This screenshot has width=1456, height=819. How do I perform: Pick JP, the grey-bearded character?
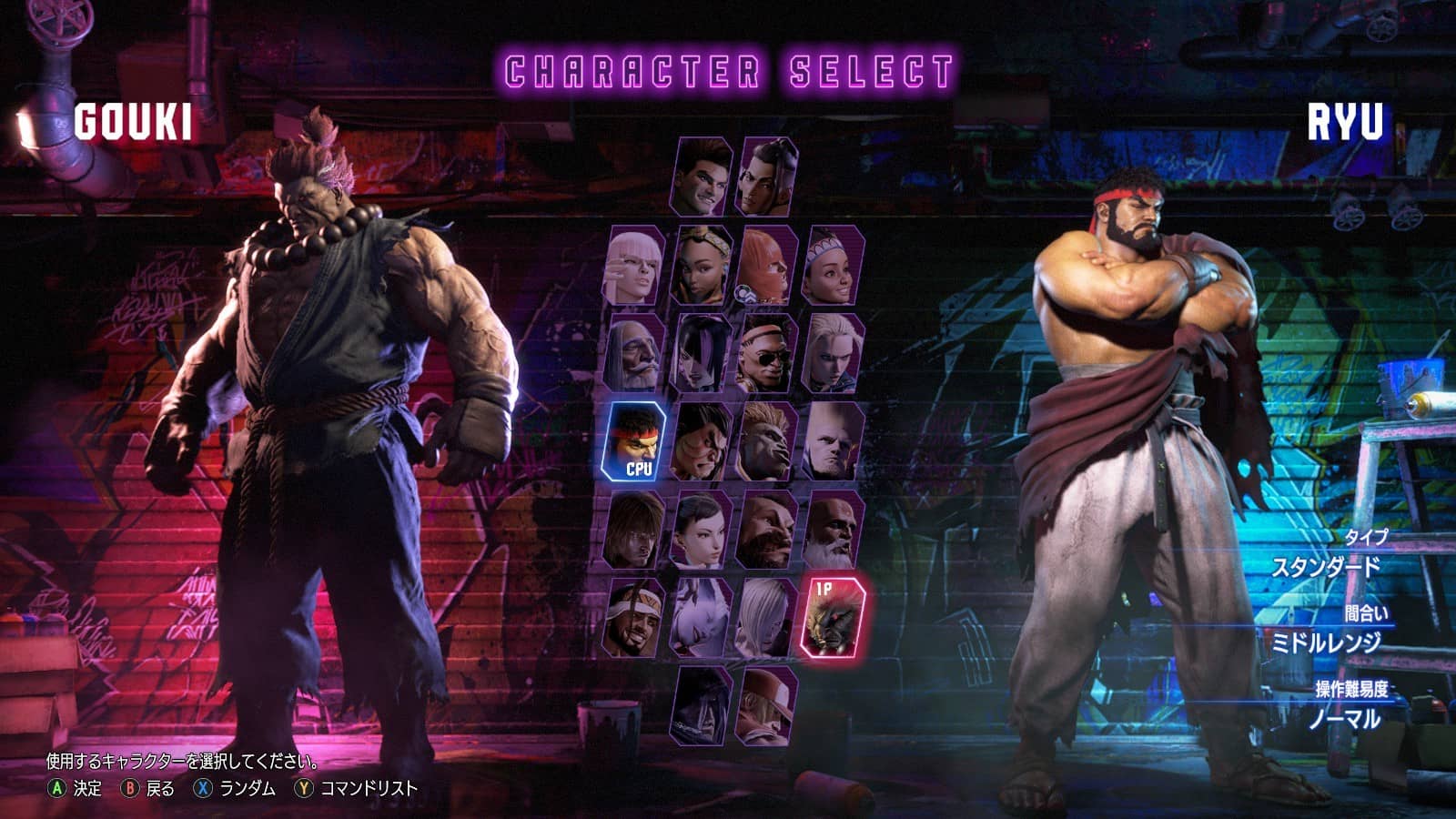tap(633, 354)
